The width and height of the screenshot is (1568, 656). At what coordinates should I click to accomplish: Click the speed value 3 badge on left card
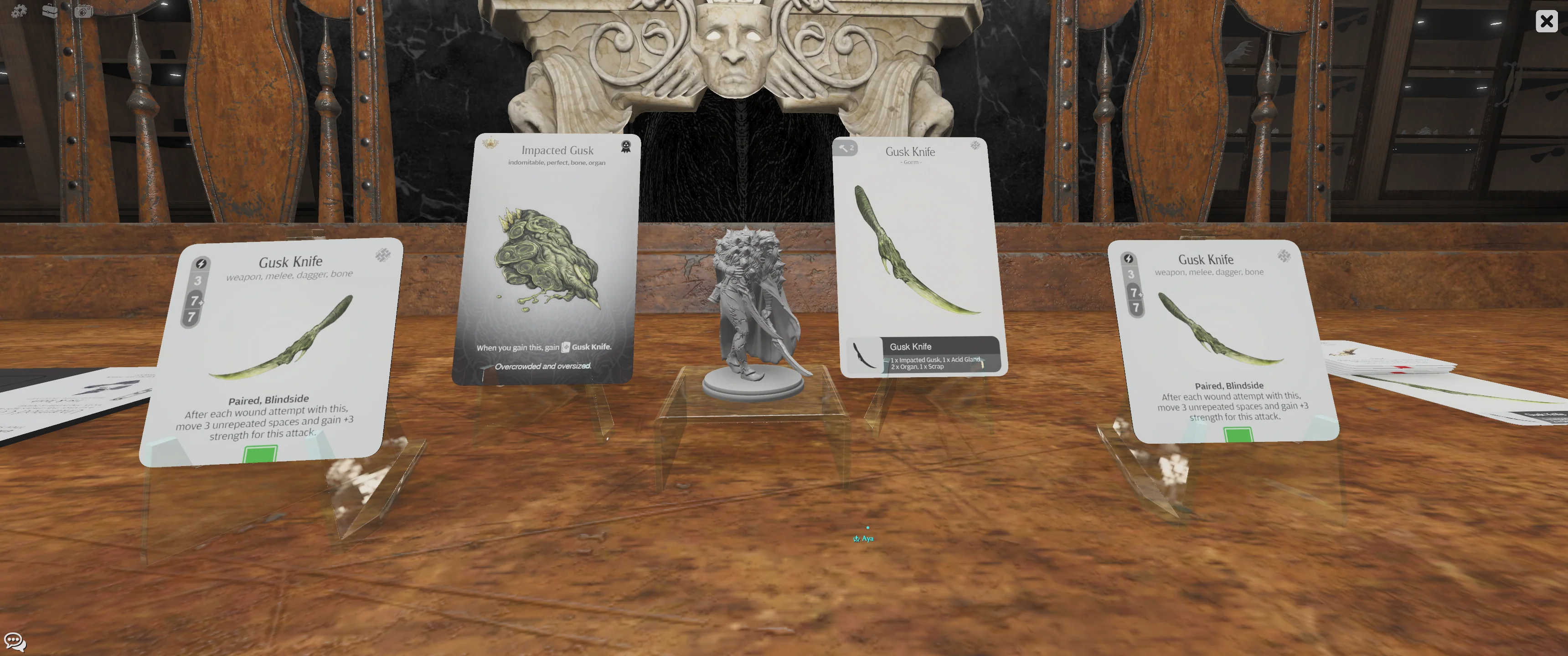pyautogui.click(x=198, y=282)
